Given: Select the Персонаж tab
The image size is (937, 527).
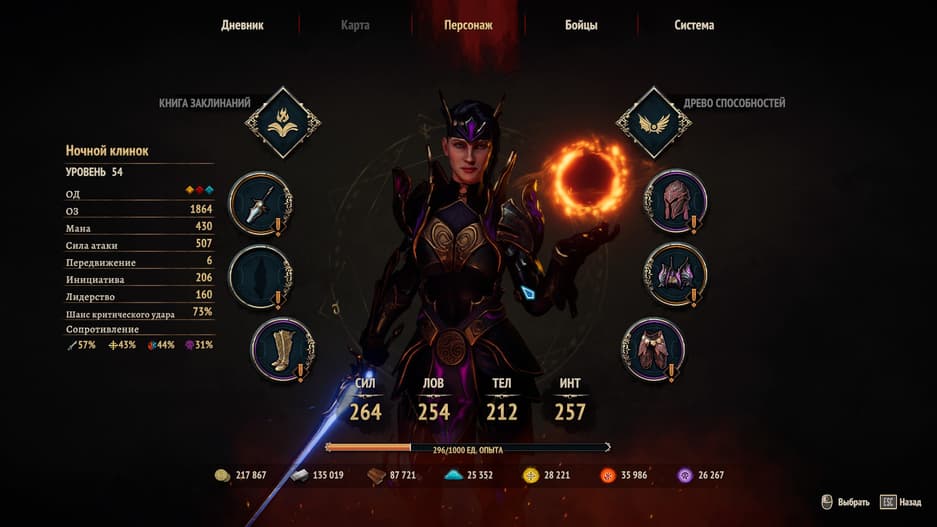Looking at the screenshot, I should 468,25.
